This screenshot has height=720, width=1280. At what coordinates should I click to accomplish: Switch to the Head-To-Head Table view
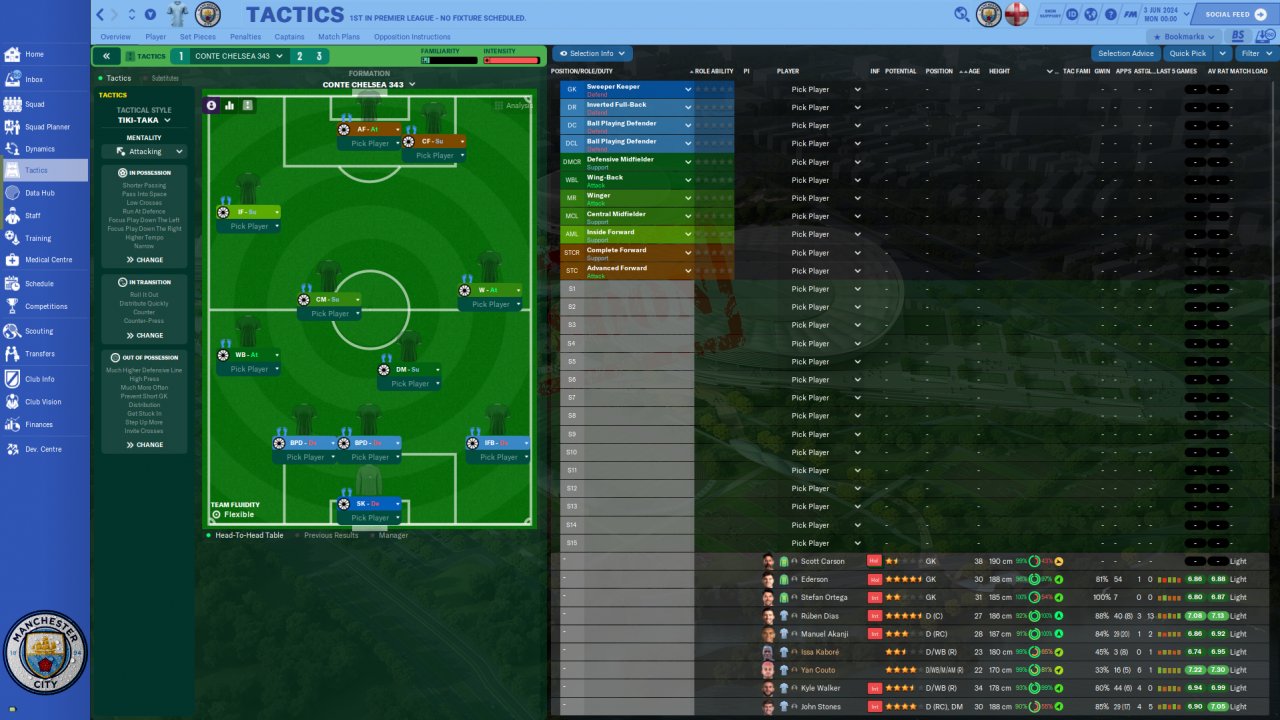(248, 535)
